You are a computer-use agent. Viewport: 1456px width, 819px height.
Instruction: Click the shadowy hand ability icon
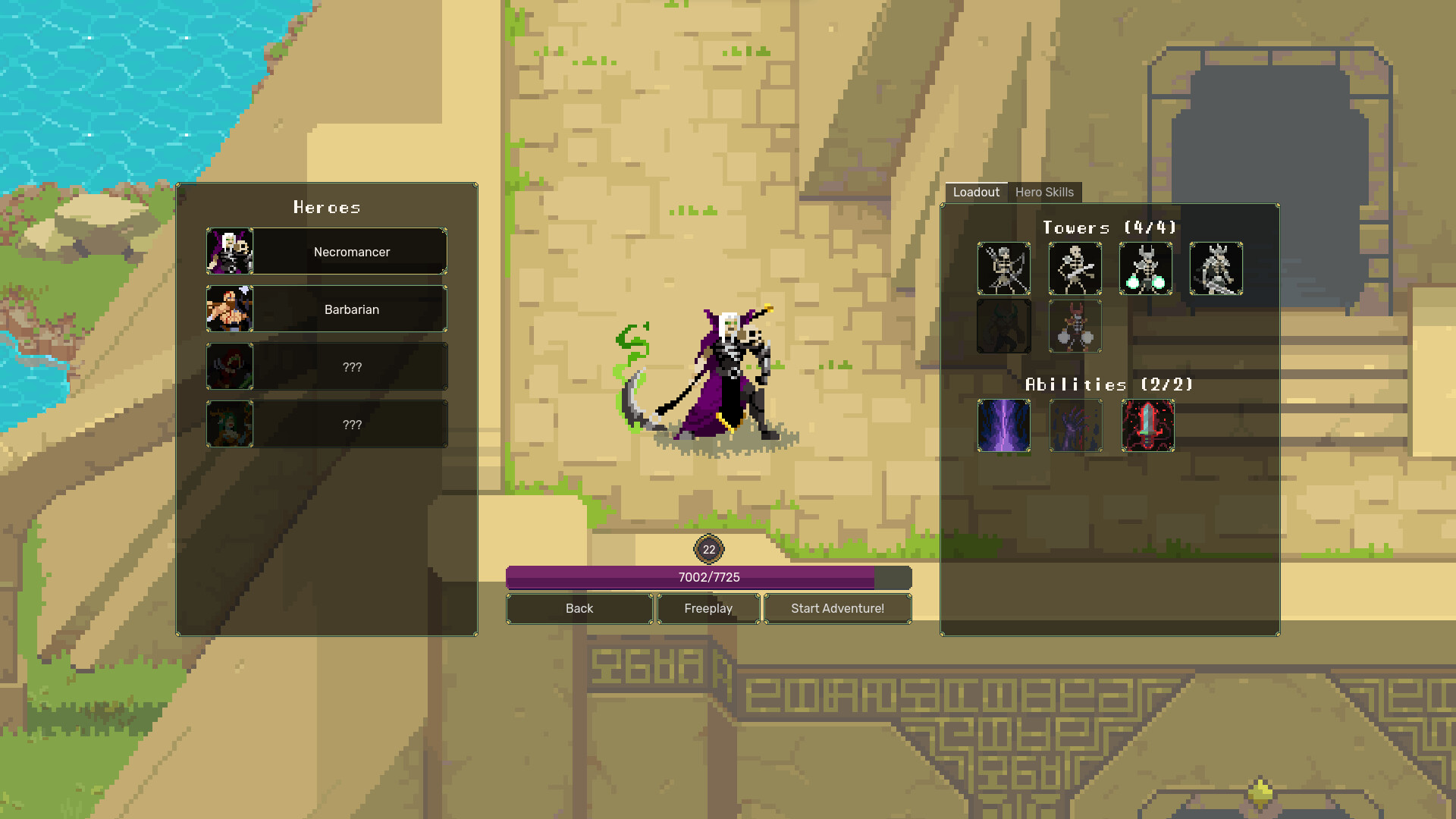1075,427
